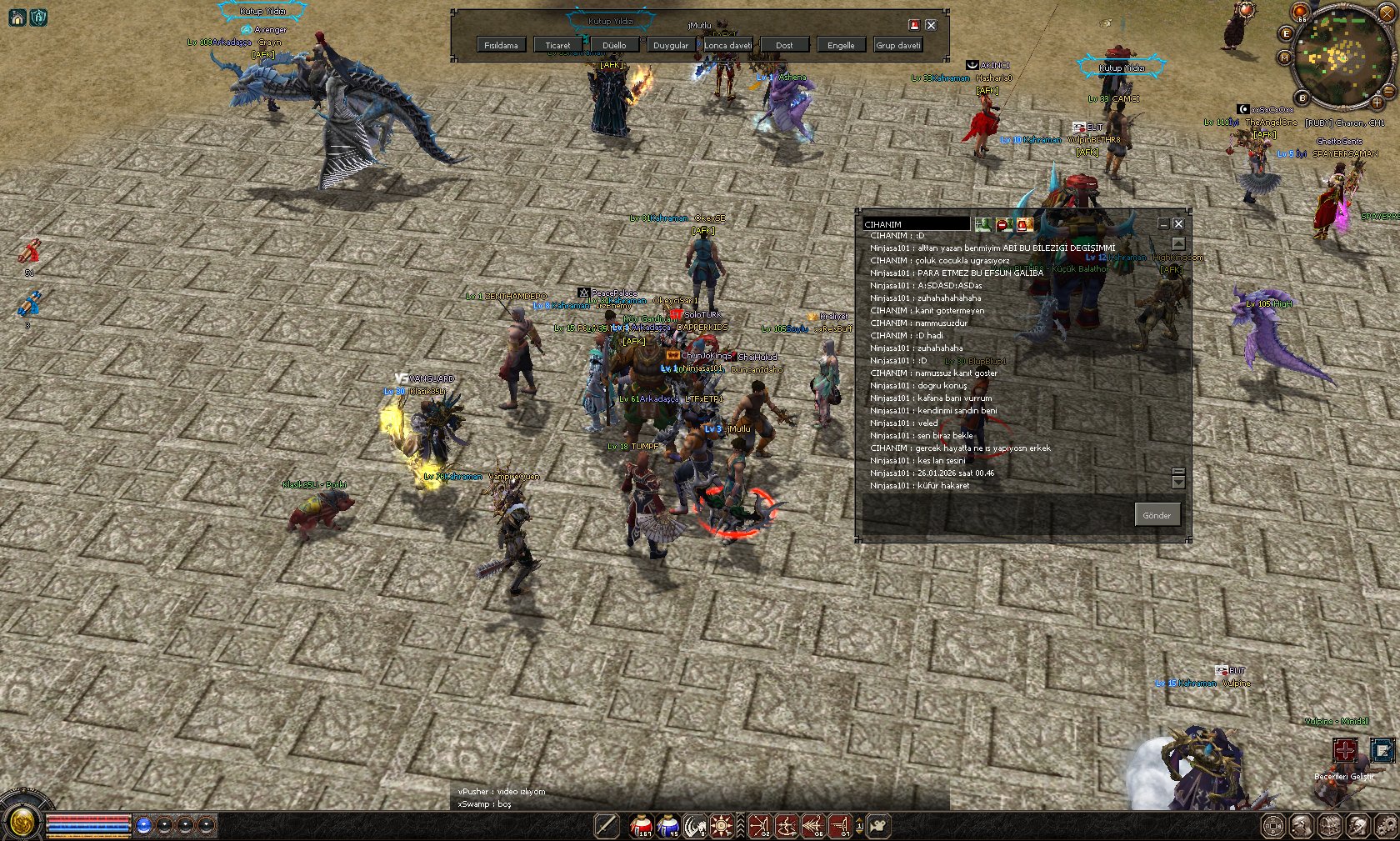The height and width of the screenshot is (841, 1400).
Task: Challenge the player with the Düello button
Action: tap(614, 45)
